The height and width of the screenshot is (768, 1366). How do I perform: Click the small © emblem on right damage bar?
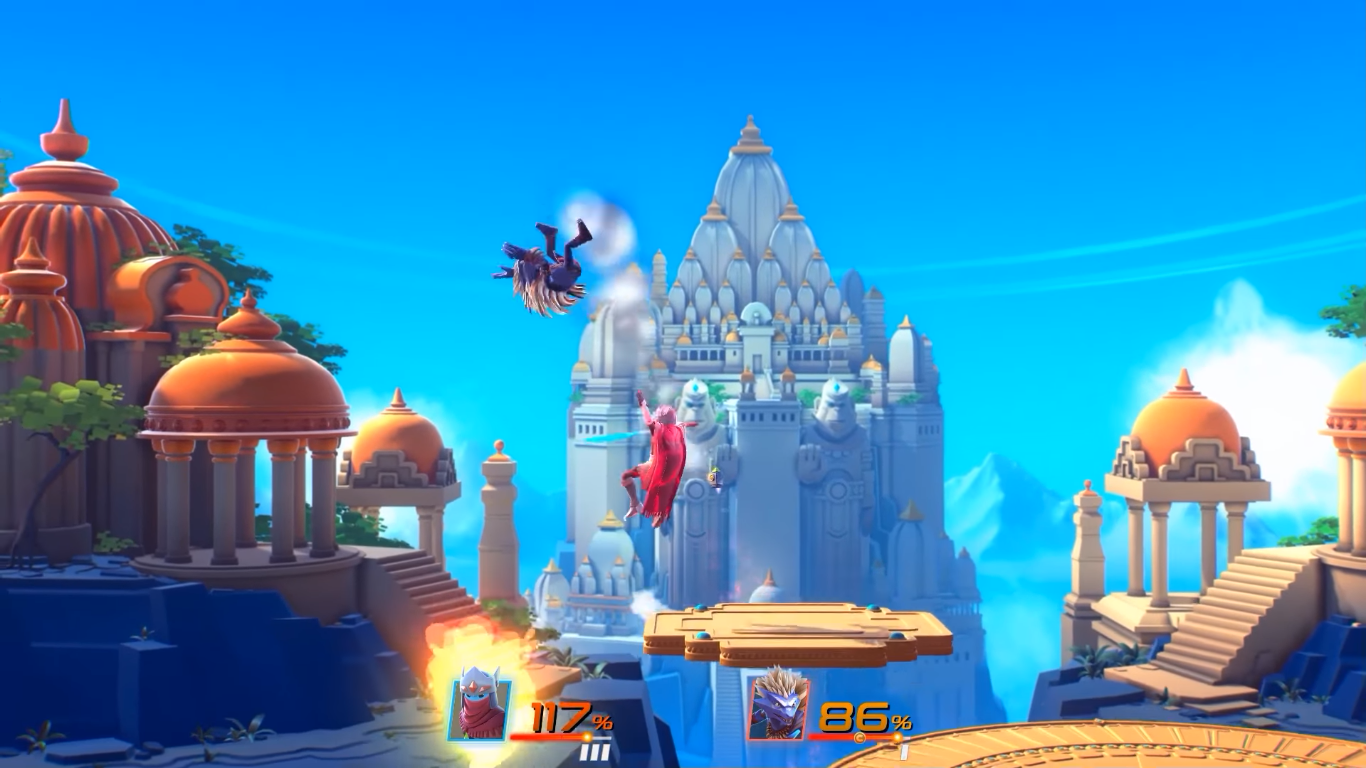click(x=859, y=736)
